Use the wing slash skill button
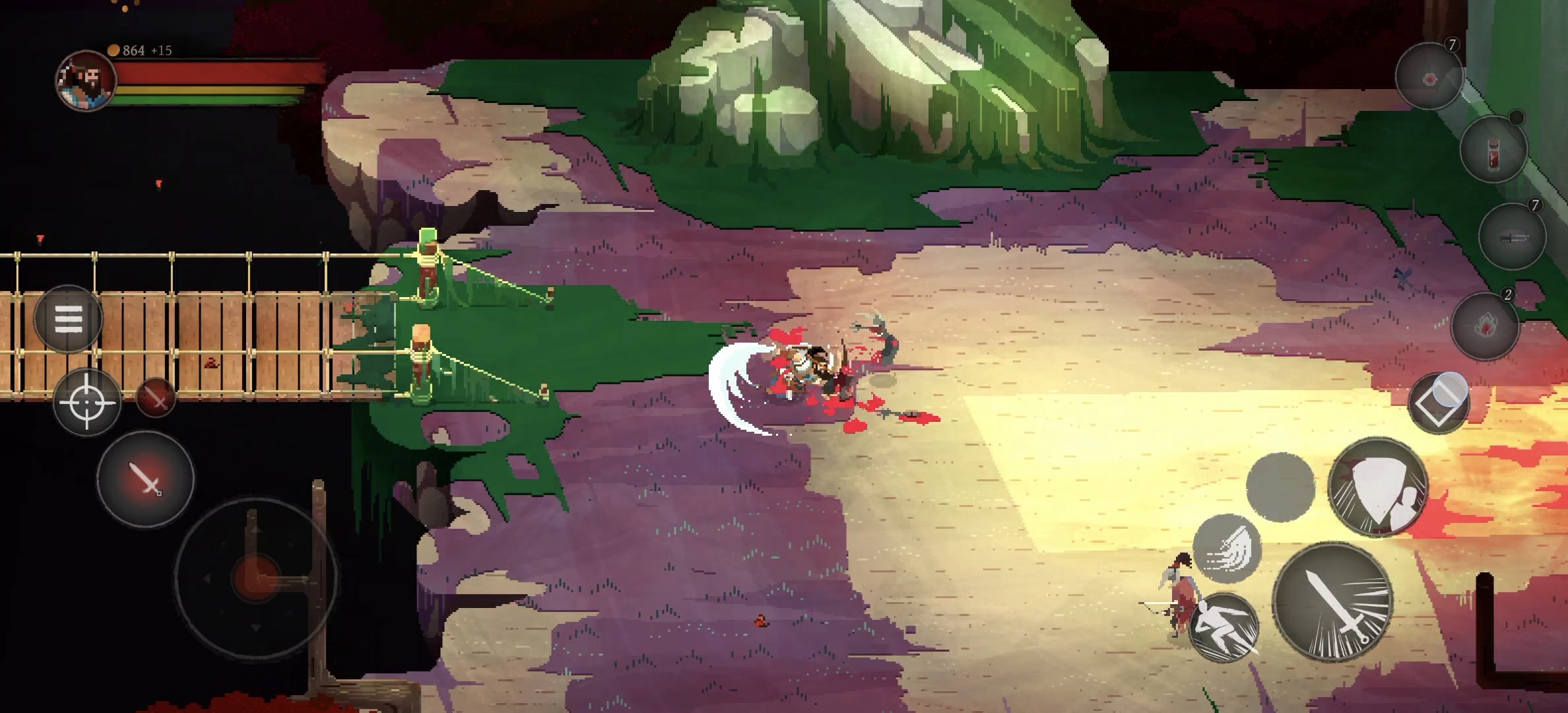 (1227, 549)
